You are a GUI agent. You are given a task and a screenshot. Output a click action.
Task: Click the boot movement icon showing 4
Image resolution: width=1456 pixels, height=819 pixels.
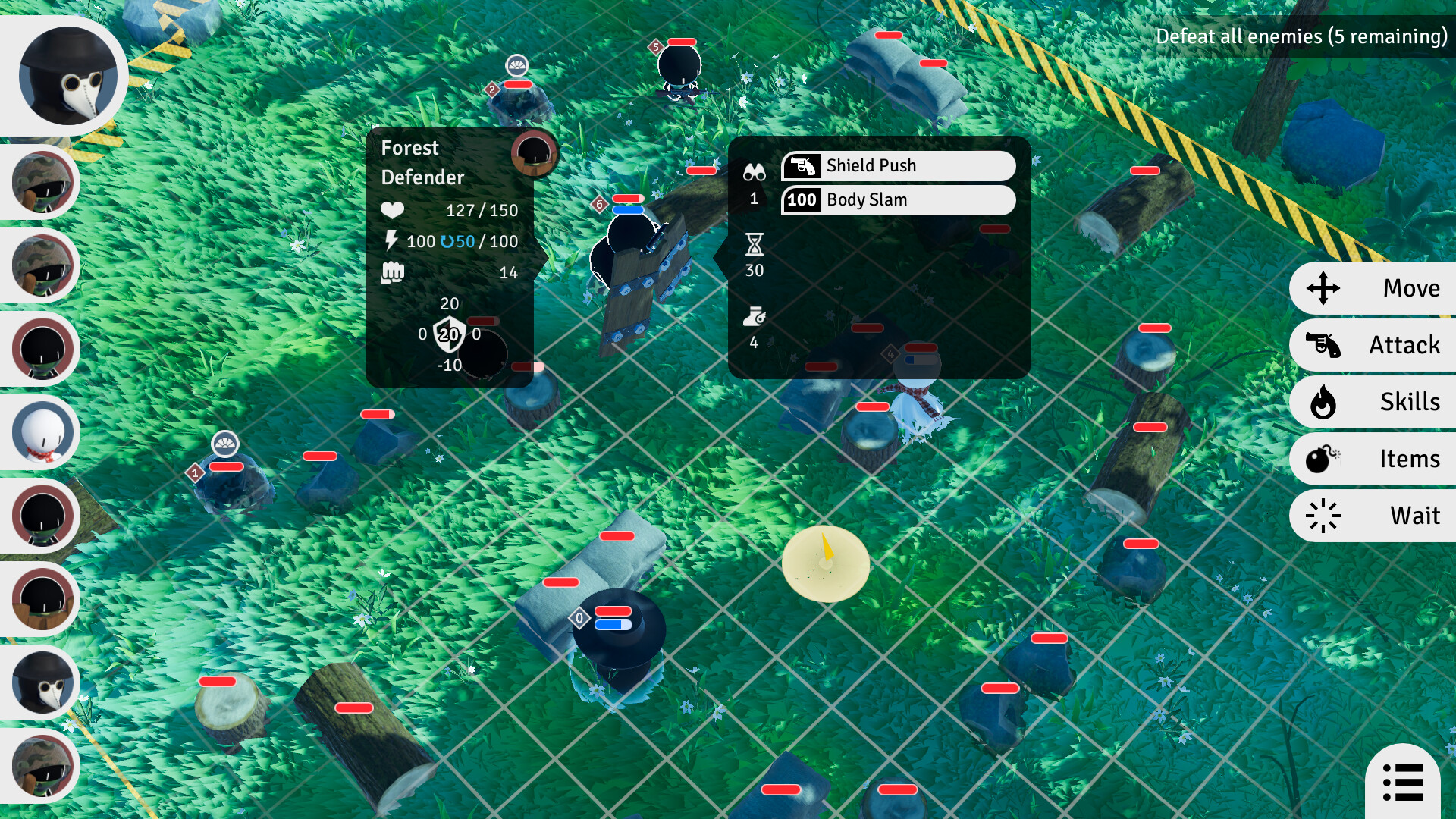(754, 315)
